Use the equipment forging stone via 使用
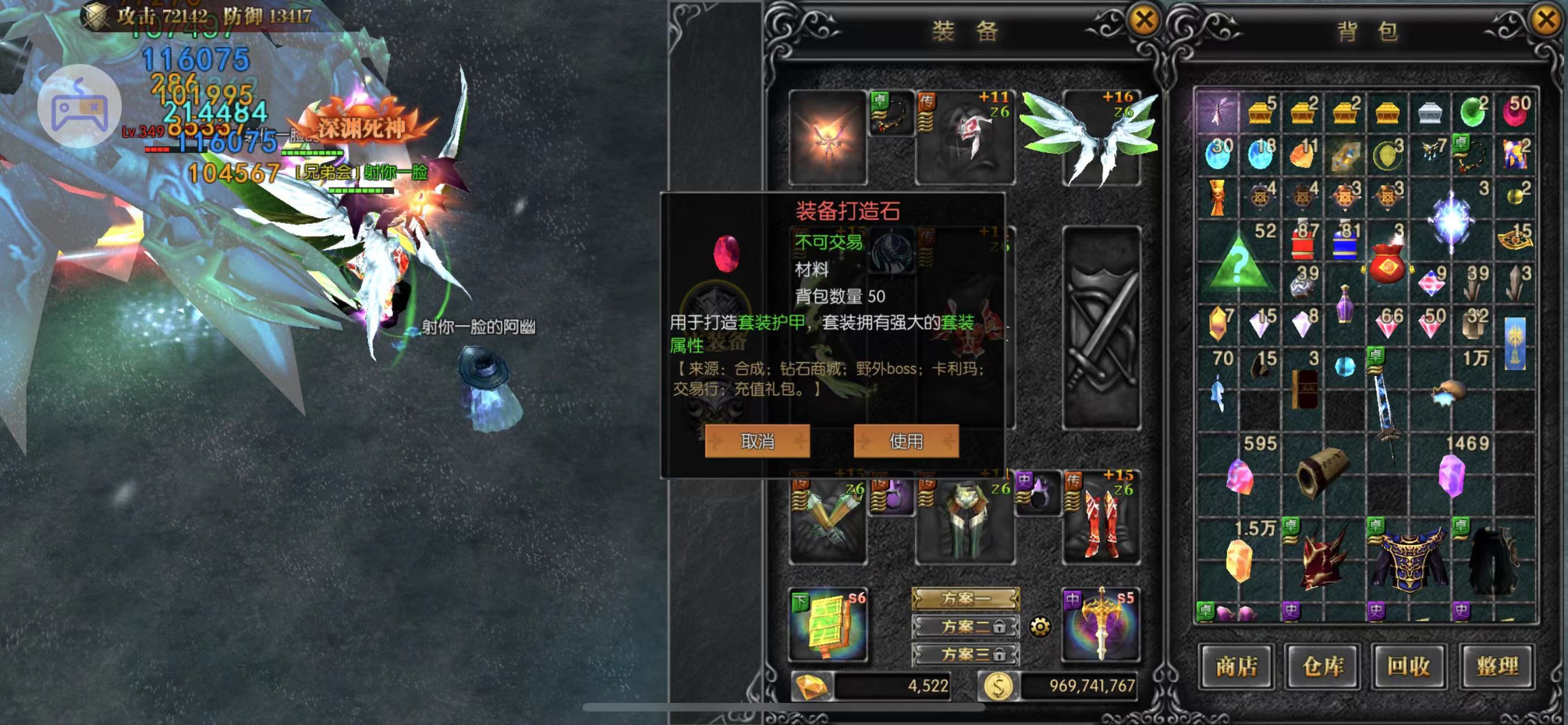This screenshot has height=725, width=1568. click(x=905, y=441)
